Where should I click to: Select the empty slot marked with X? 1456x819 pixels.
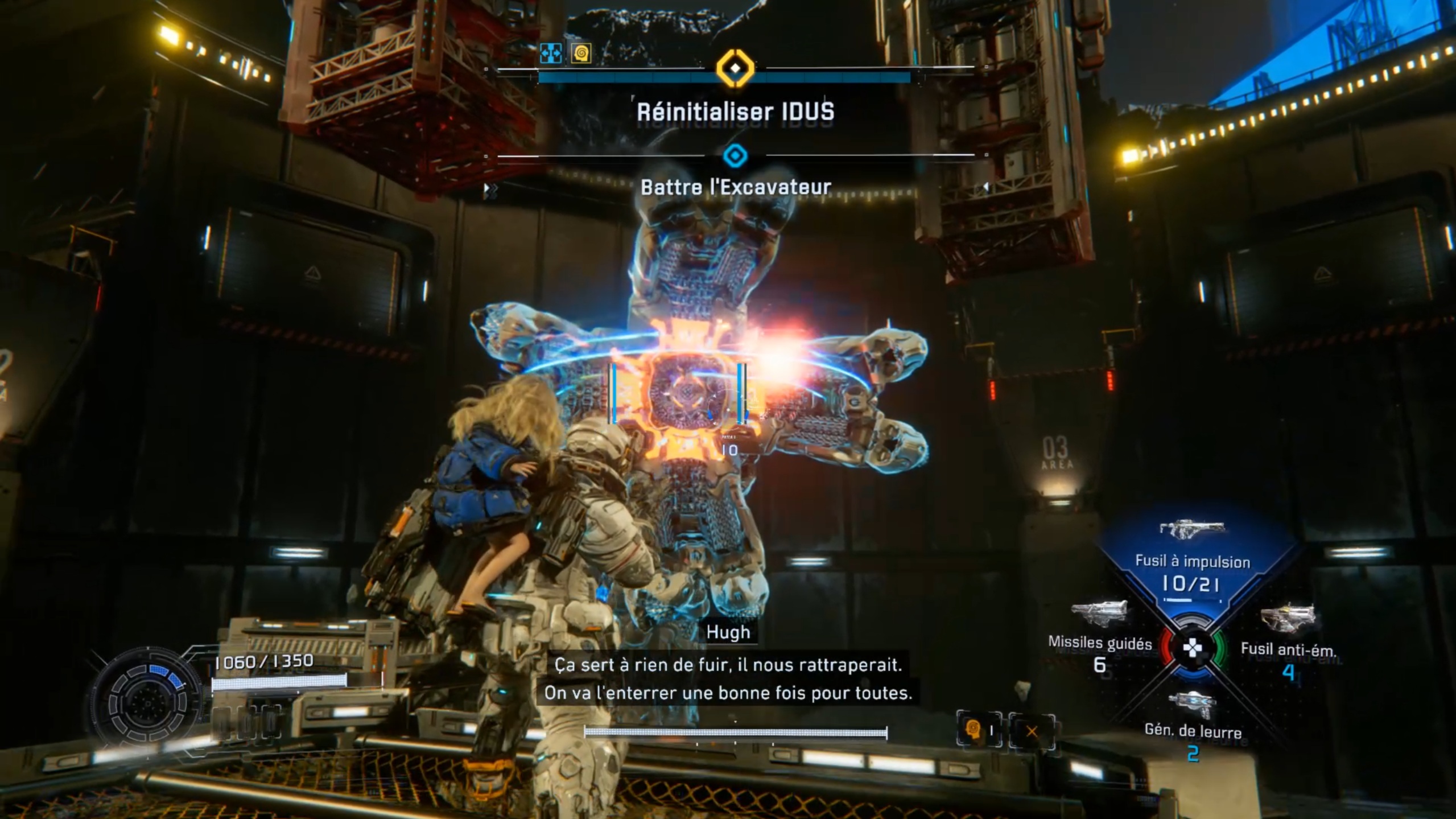pos(1032,731)
